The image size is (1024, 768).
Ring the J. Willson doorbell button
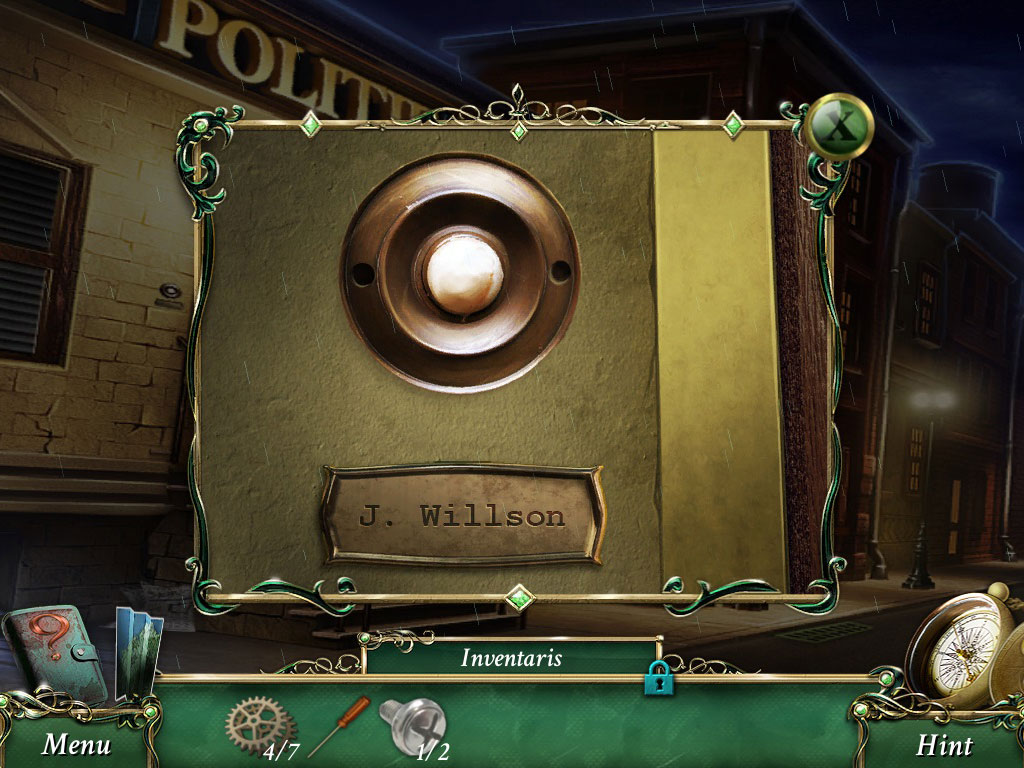coord(463,272)
